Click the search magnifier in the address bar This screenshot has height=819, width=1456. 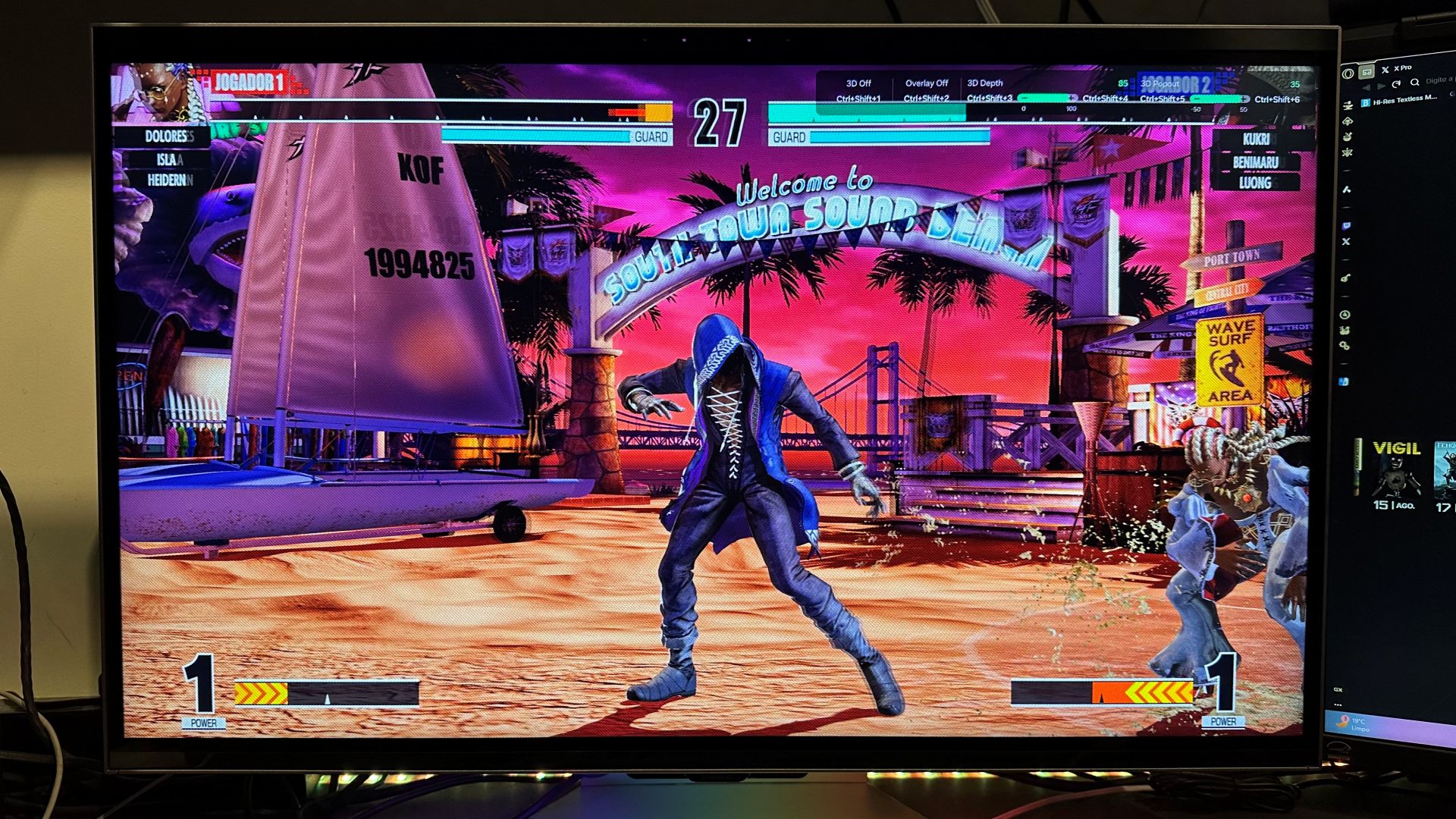coord(1414,83)
